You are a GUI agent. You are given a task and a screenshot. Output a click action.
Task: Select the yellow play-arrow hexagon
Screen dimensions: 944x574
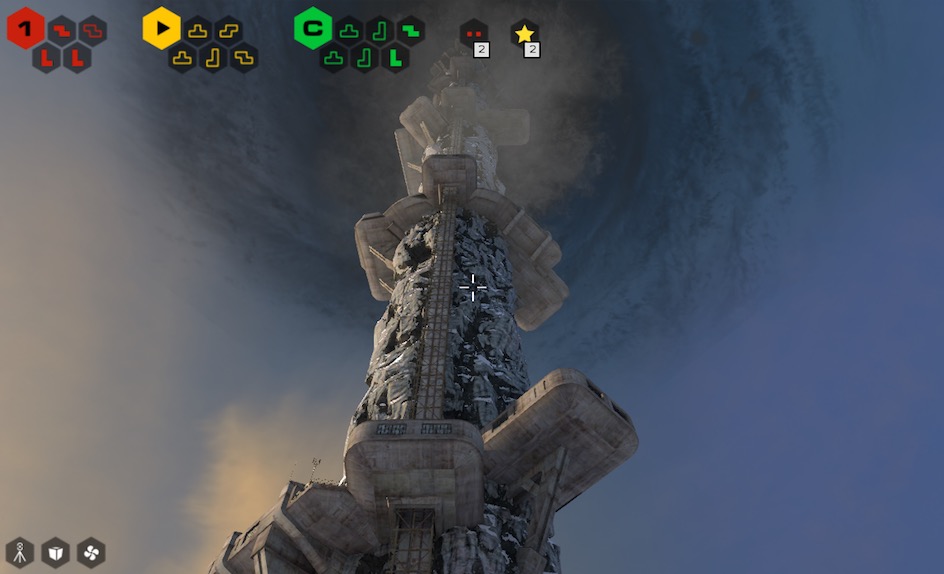pyautogui.click(x=161, y=28)
